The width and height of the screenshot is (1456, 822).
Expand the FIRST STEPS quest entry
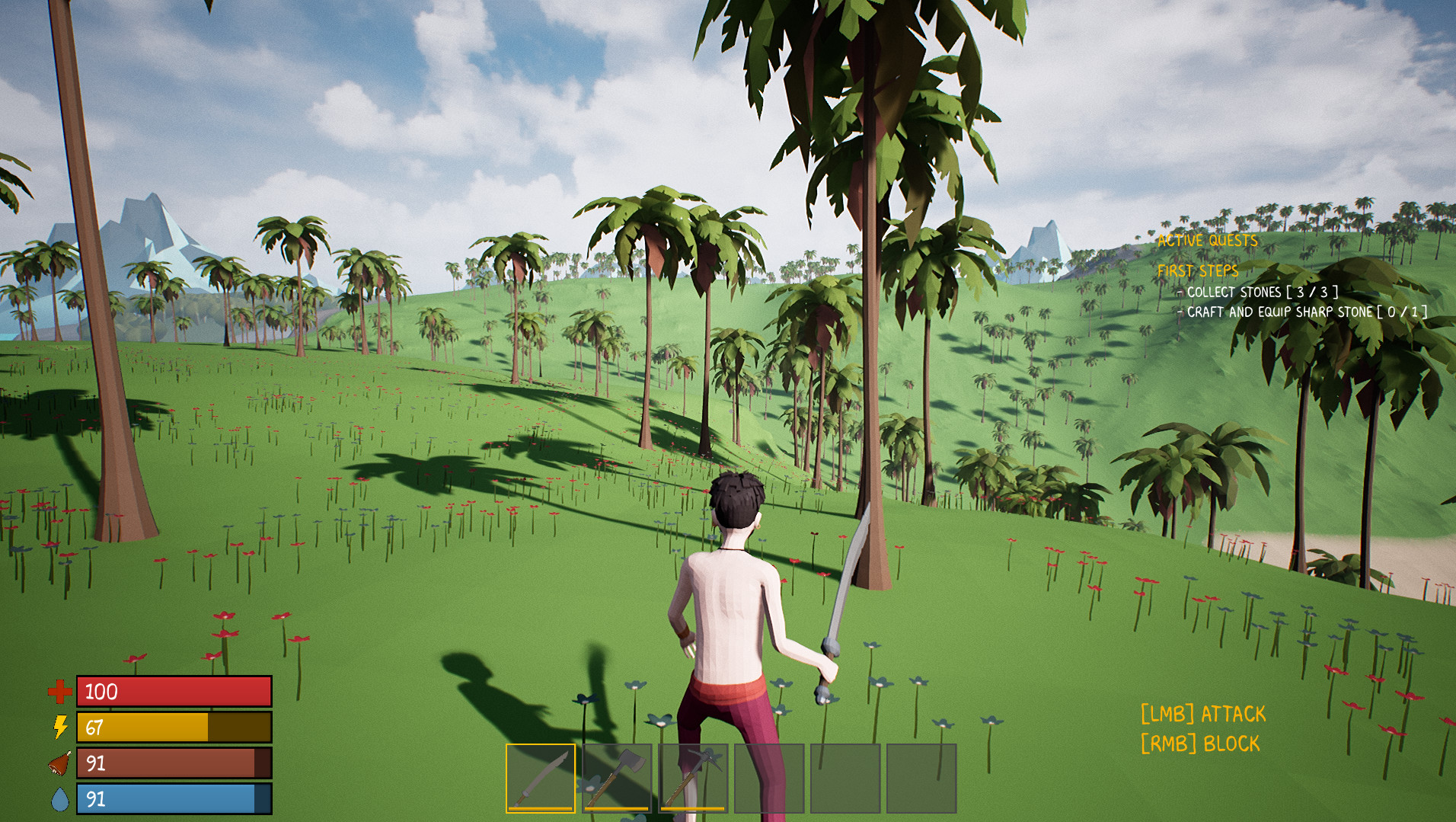tap(1199, 270)
